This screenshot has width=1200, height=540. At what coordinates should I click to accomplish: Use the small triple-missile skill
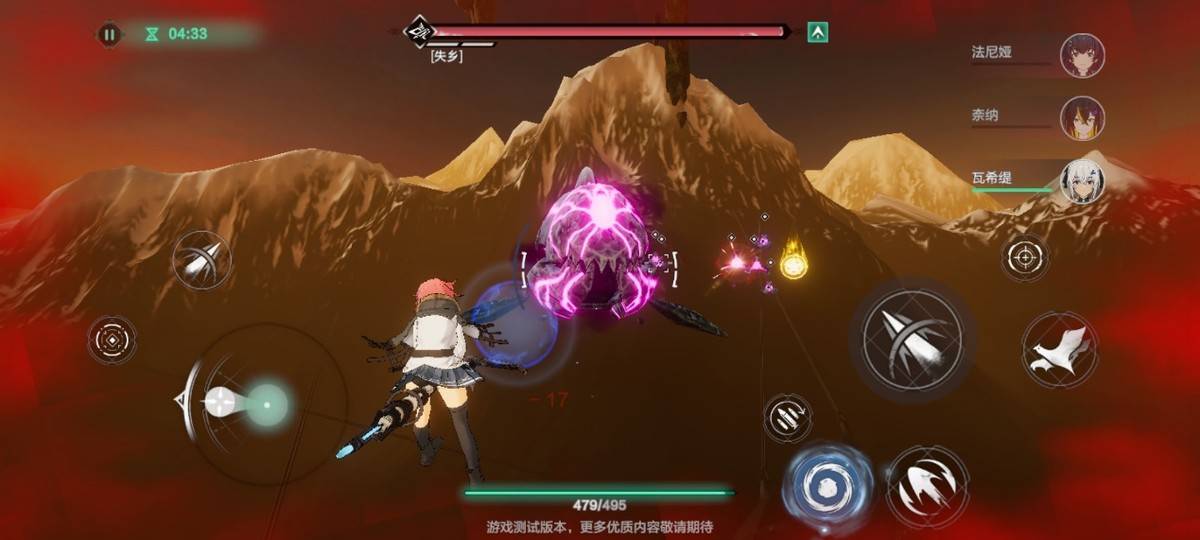point(787,417)
